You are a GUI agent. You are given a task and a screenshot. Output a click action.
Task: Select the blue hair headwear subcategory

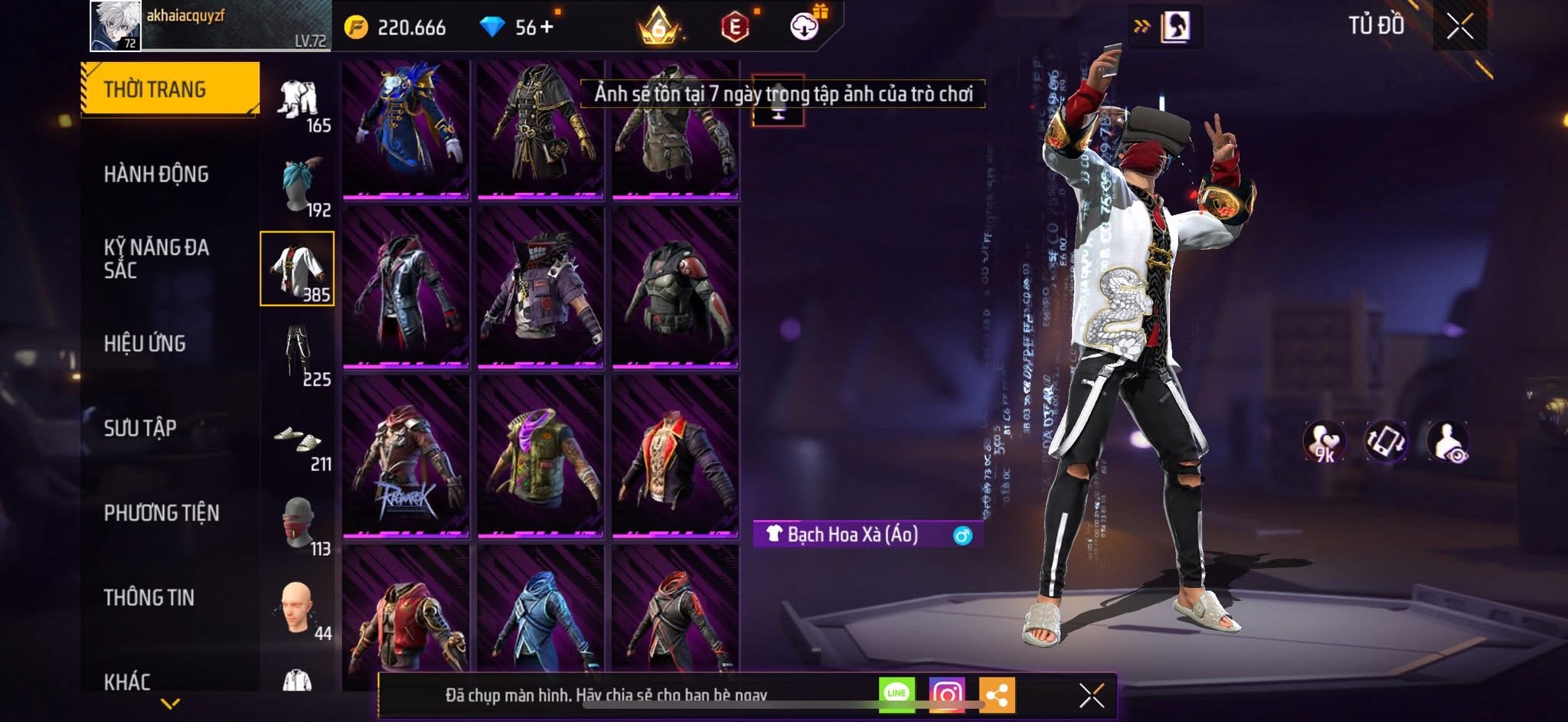tap(299, 186)
